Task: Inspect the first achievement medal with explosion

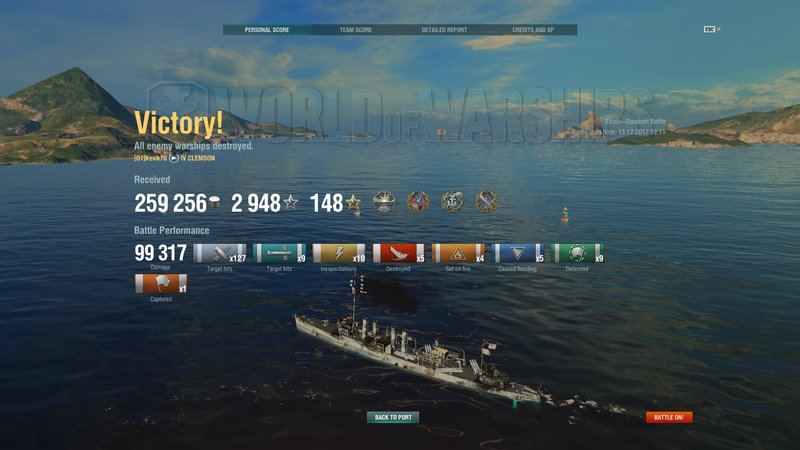Action: [383, 202]
